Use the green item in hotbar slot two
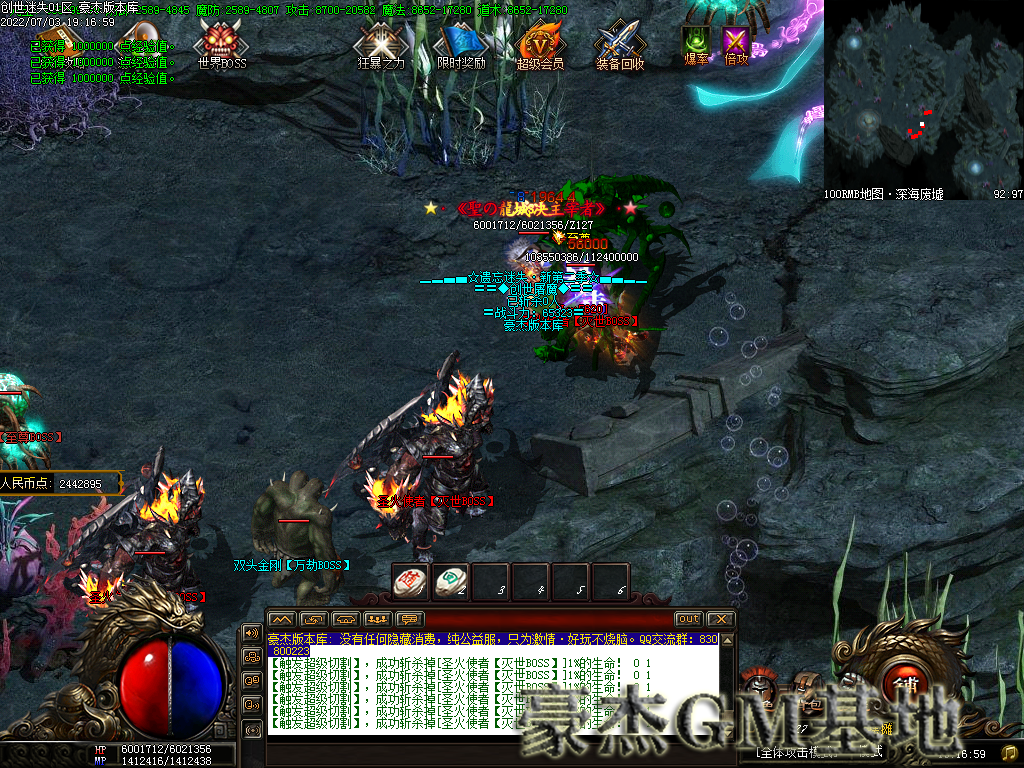The width and height of the screenshot is (1024, 768). tap(450, 582)
